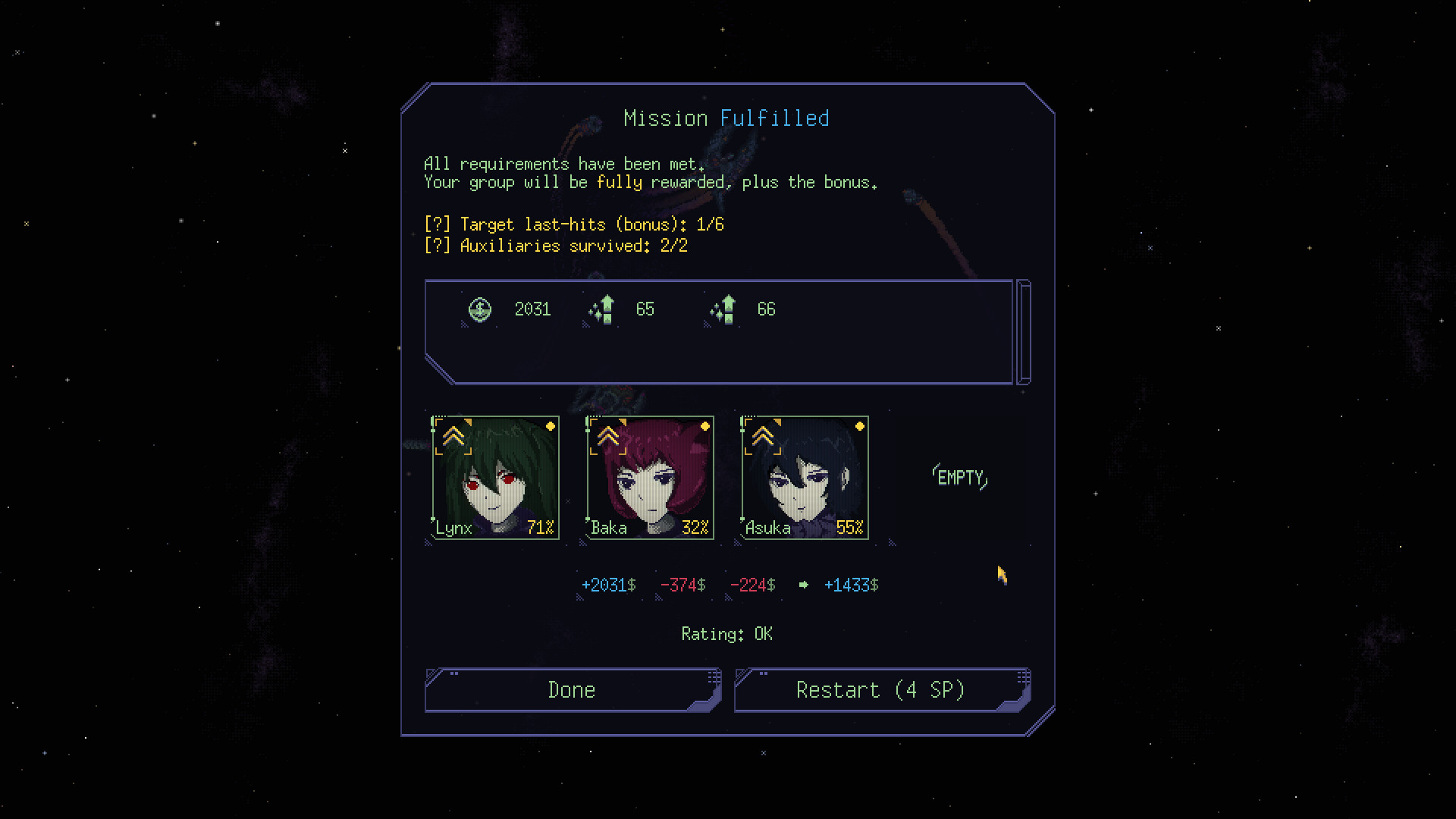Toggle the yellow indicator on Baka's portrait
The image size is (1456, 819).
point(705,426)
